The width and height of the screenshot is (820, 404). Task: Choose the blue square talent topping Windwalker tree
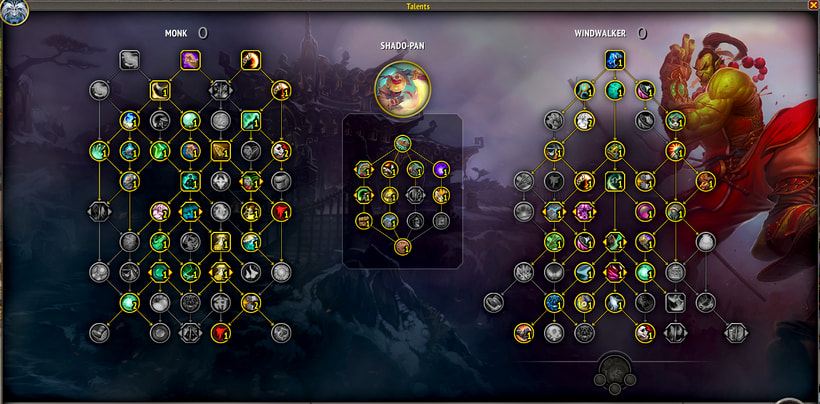tap(615, 60)
